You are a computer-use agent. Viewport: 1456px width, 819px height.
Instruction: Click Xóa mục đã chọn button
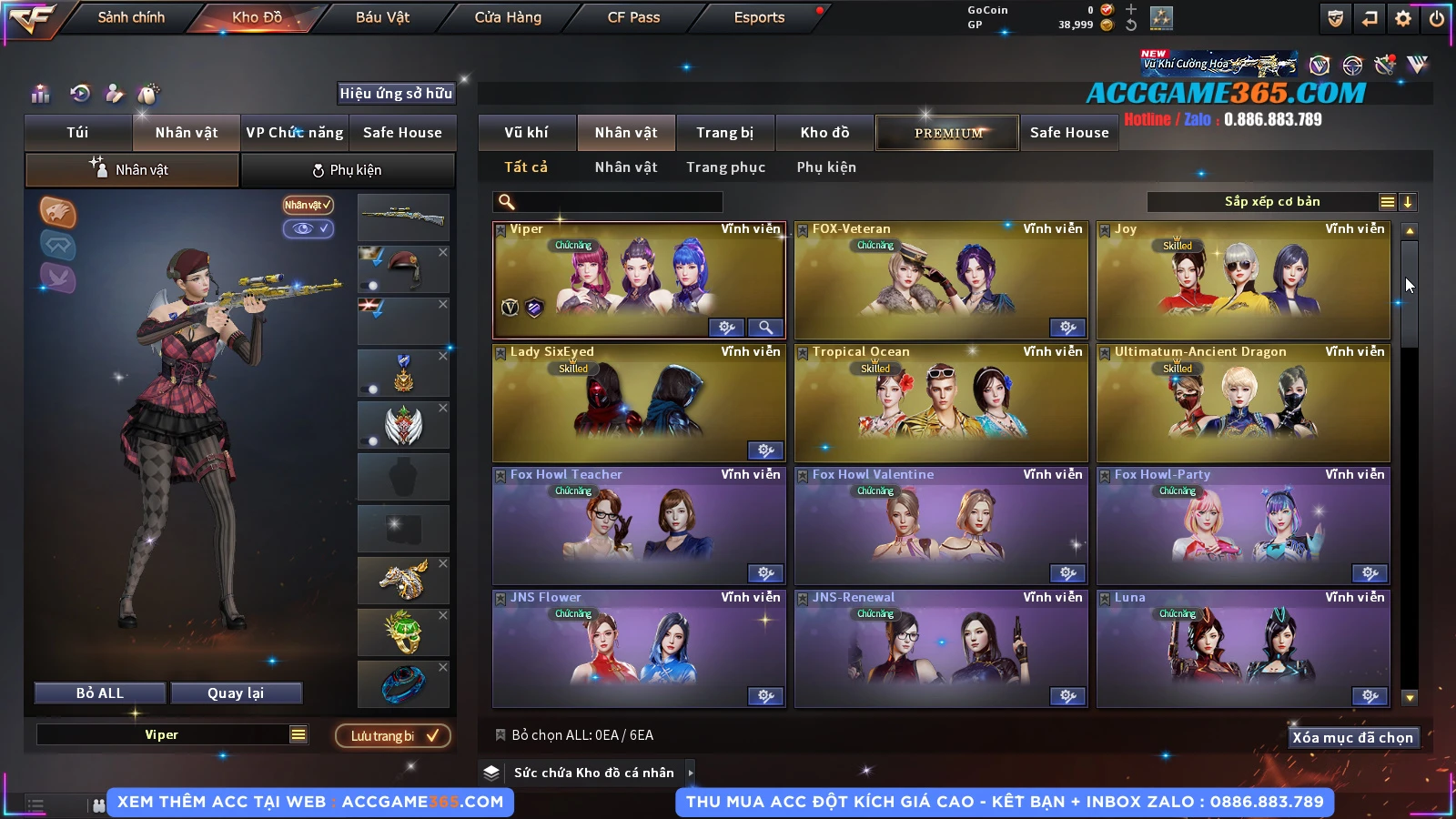click(1352, 737)
